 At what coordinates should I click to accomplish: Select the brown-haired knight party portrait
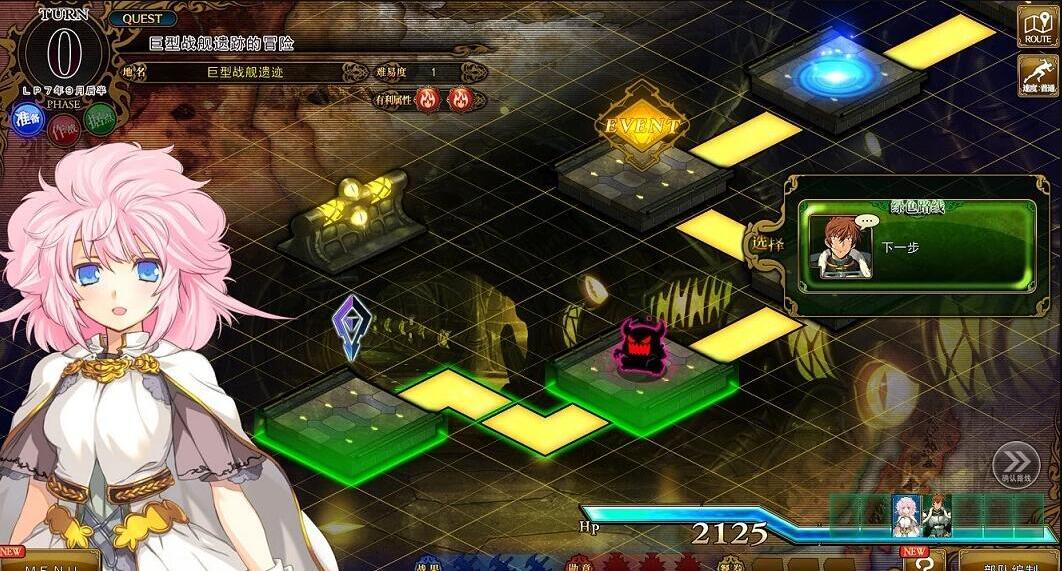point(937,514)
